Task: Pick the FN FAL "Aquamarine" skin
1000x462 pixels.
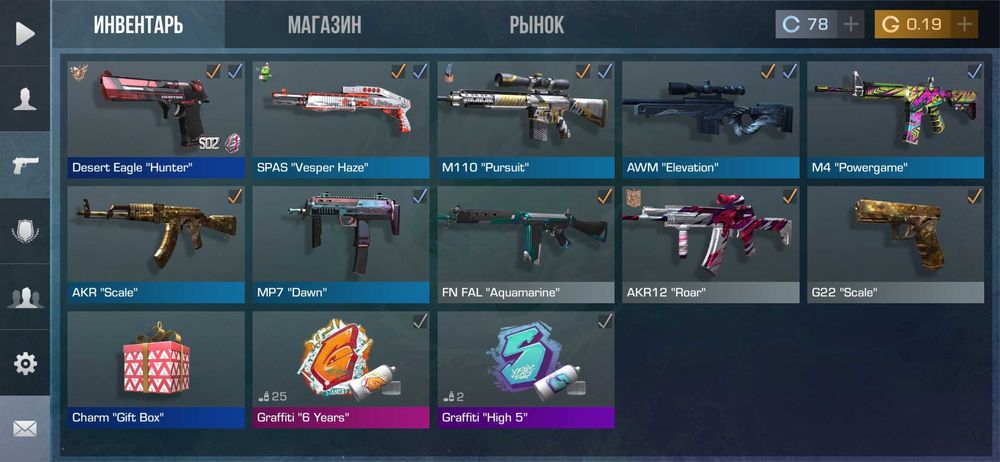Action: coord(526,243)
